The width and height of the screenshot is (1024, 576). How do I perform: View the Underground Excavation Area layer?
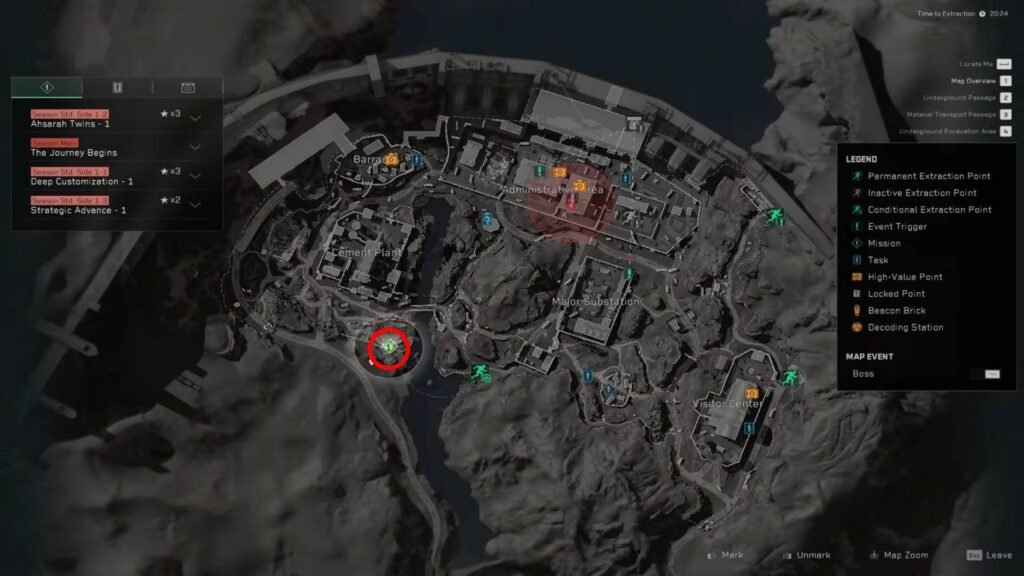click(x=1005, y=131)
